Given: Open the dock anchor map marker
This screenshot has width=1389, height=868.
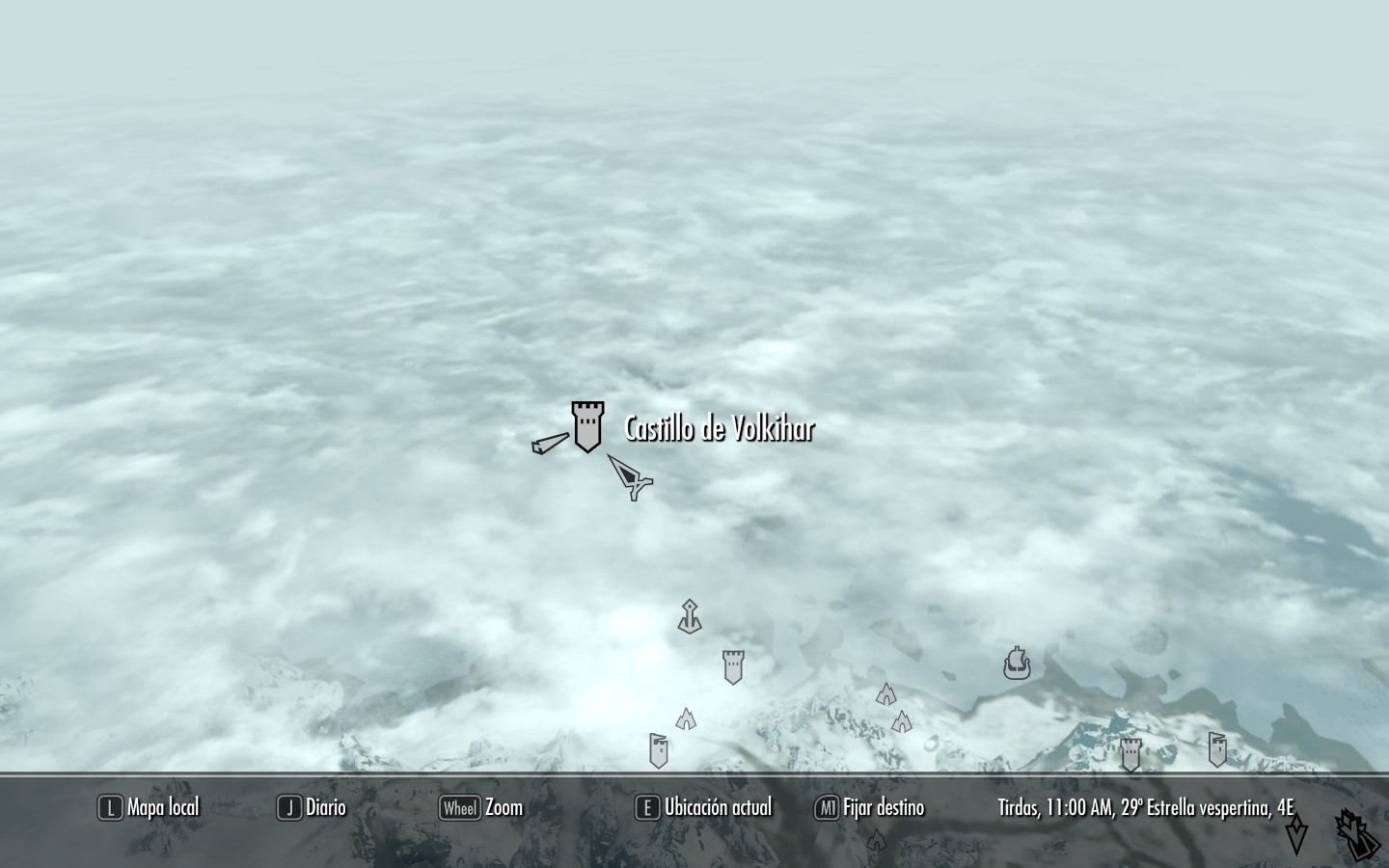Looking at the screenshot, I should (x=689, y=615).
